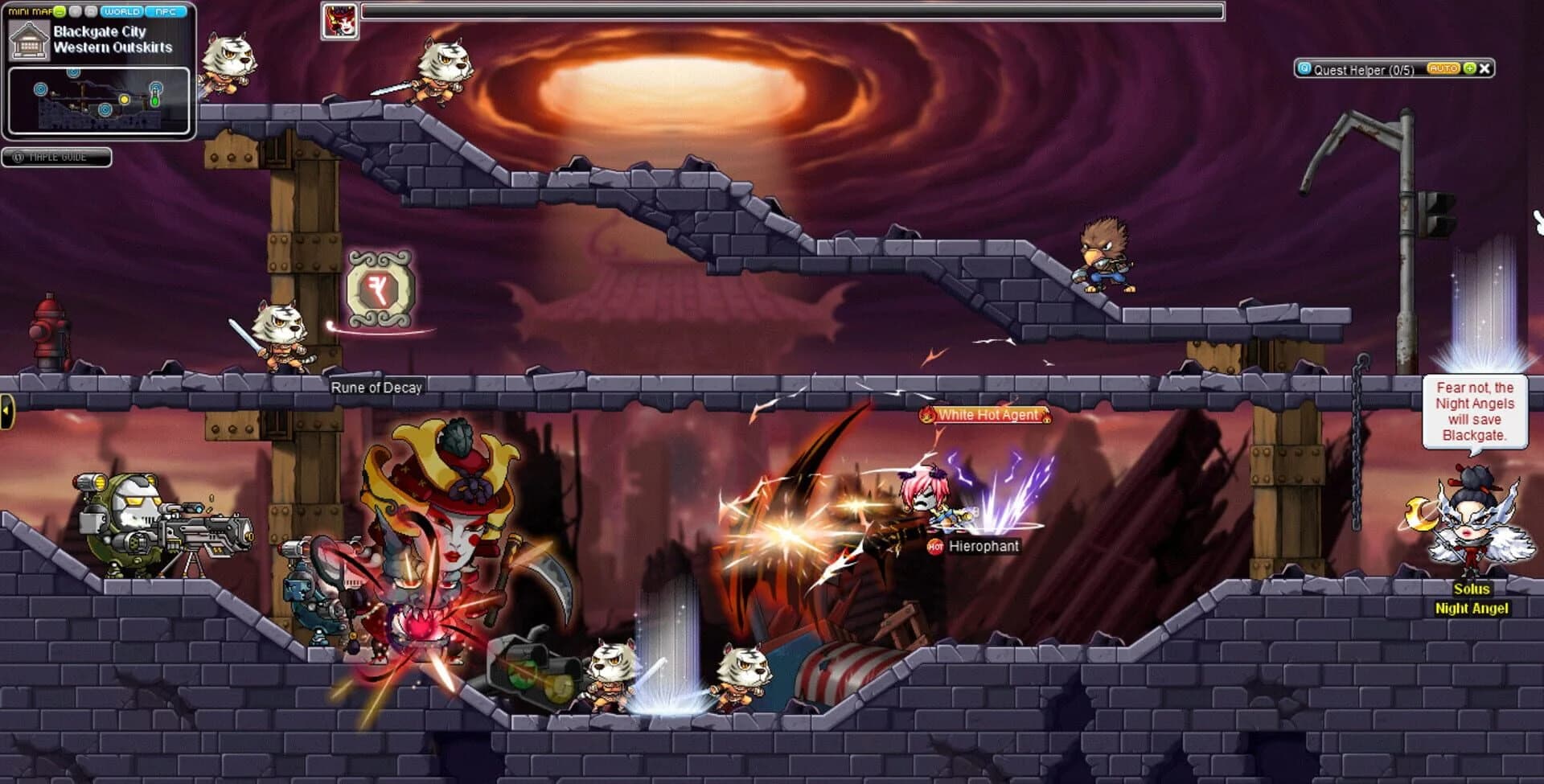
Task: Switch to the WORLD map view
Action: click(121, 11)
